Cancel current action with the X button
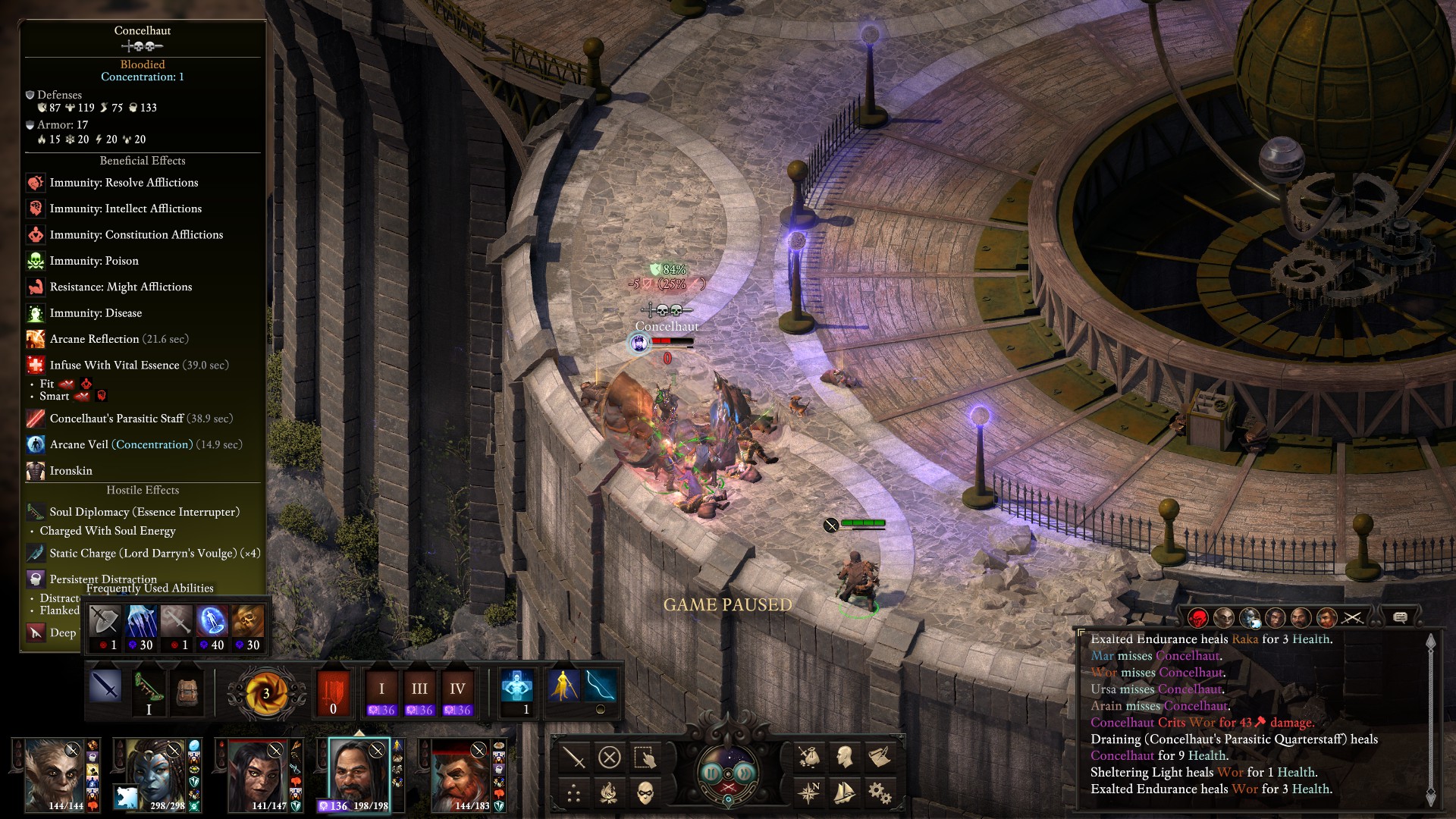This screenshot has width=1456, height=819. [609, 757]
